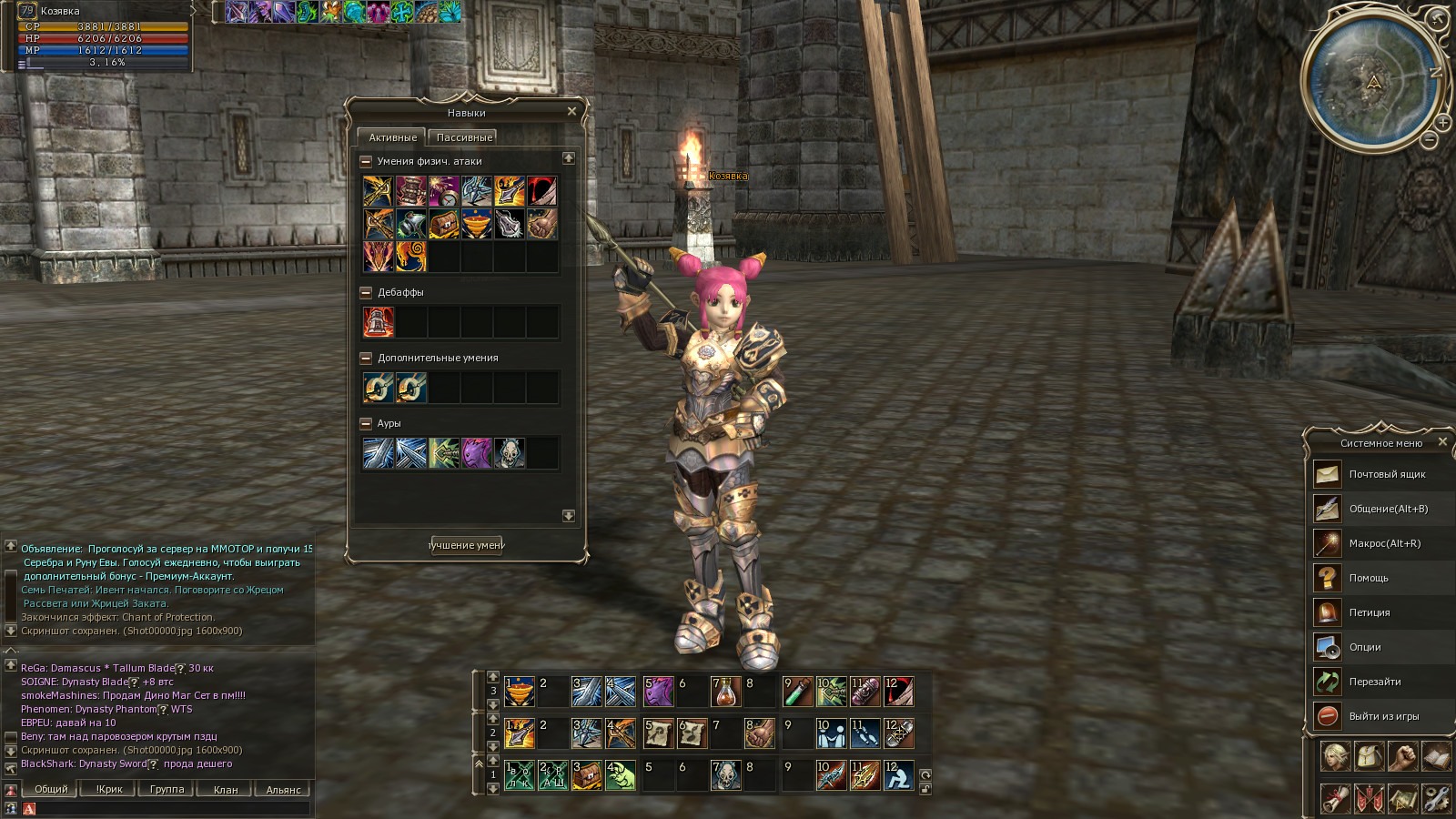Close the Системное меню panel
The height and width of the screenshot is (819, 1456).
1442,442
